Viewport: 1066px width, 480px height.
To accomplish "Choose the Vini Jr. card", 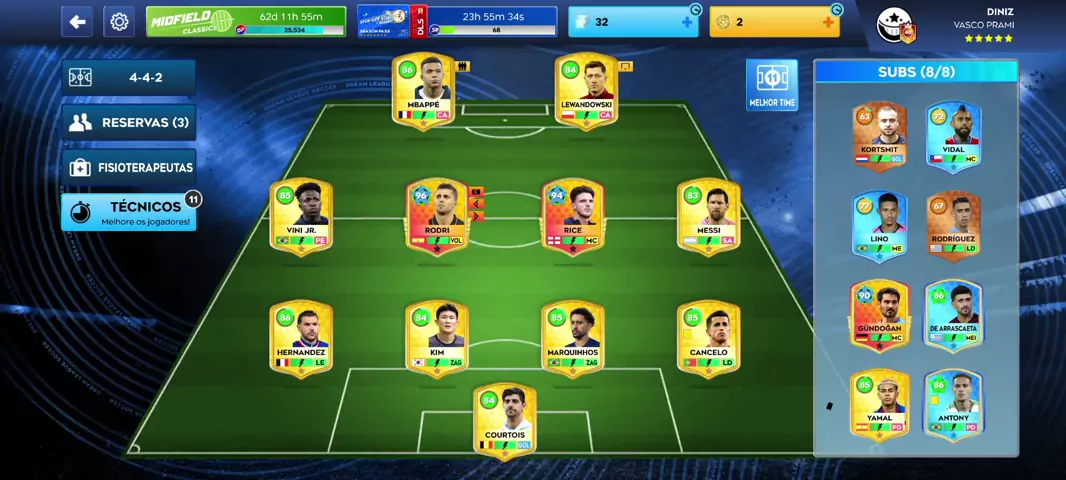I will [x=301, y=216].
